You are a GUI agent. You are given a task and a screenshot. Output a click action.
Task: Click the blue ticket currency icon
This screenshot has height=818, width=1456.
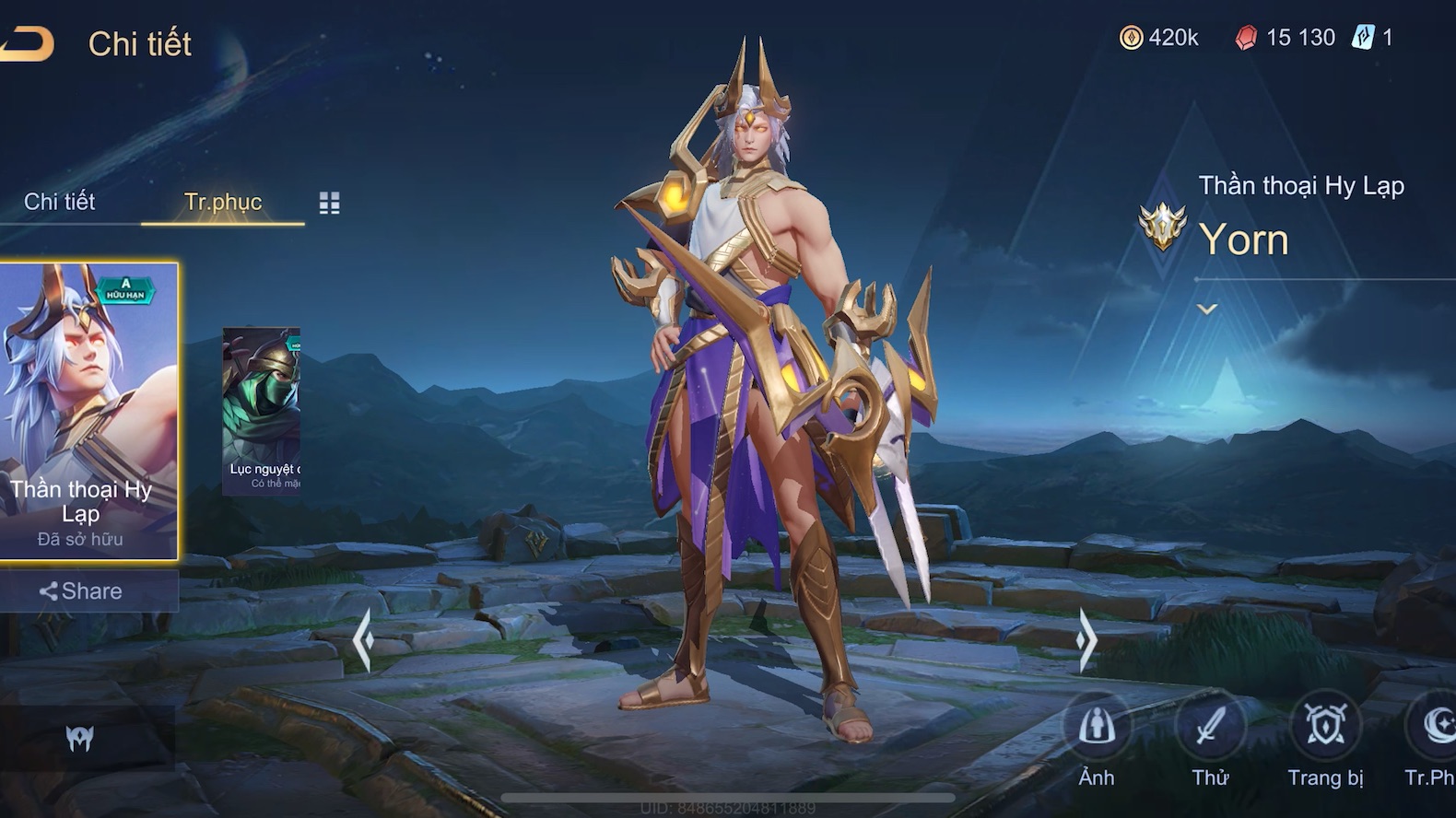1363,38
